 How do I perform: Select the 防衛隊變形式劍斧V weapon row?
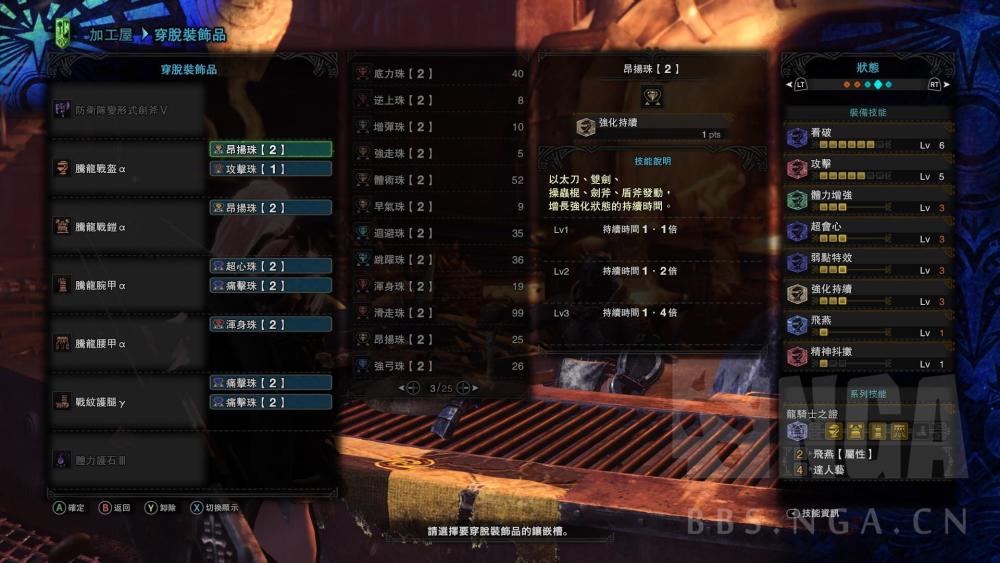coord(128,108)
